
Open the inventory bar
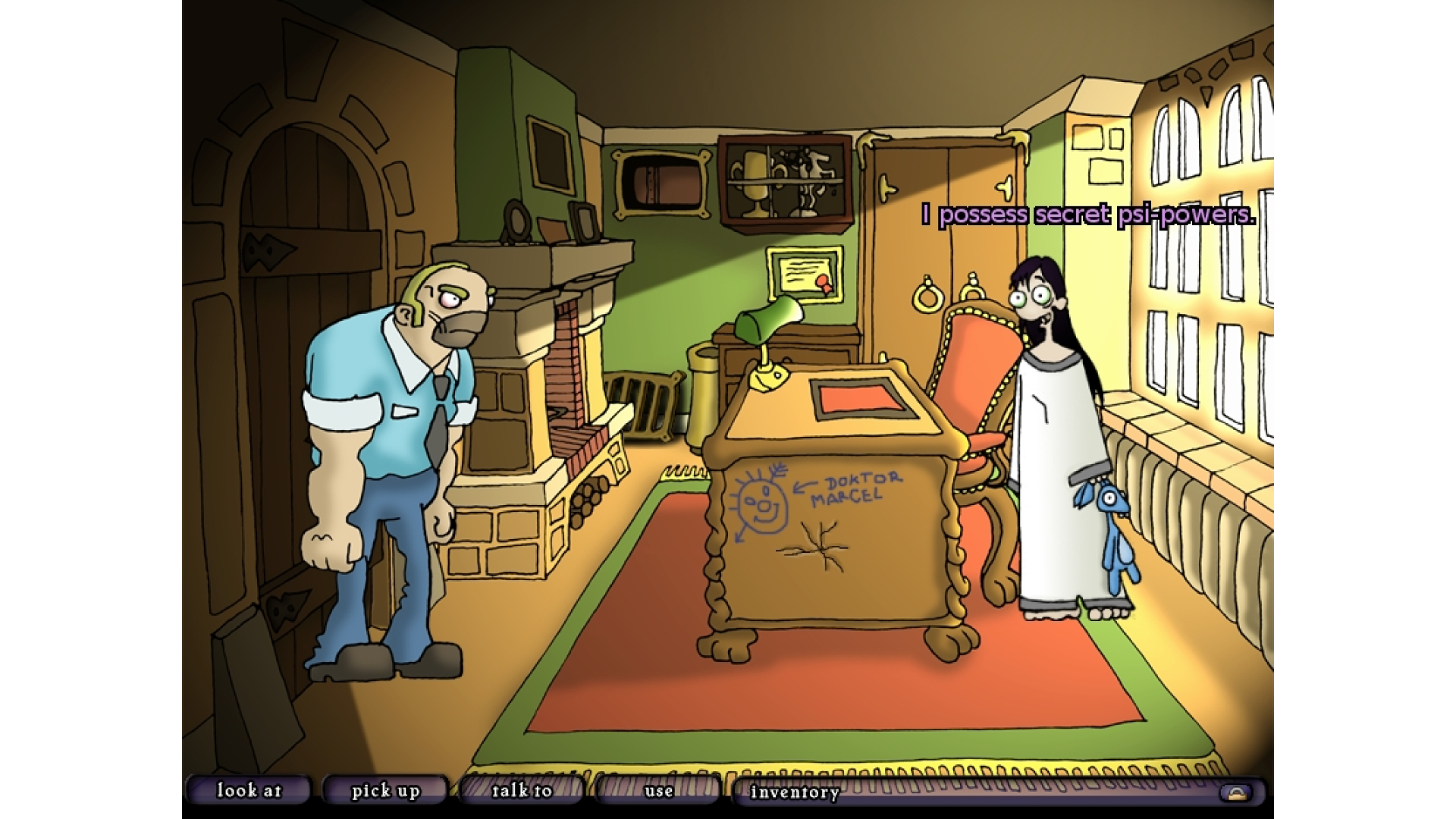tap(795, 792)
